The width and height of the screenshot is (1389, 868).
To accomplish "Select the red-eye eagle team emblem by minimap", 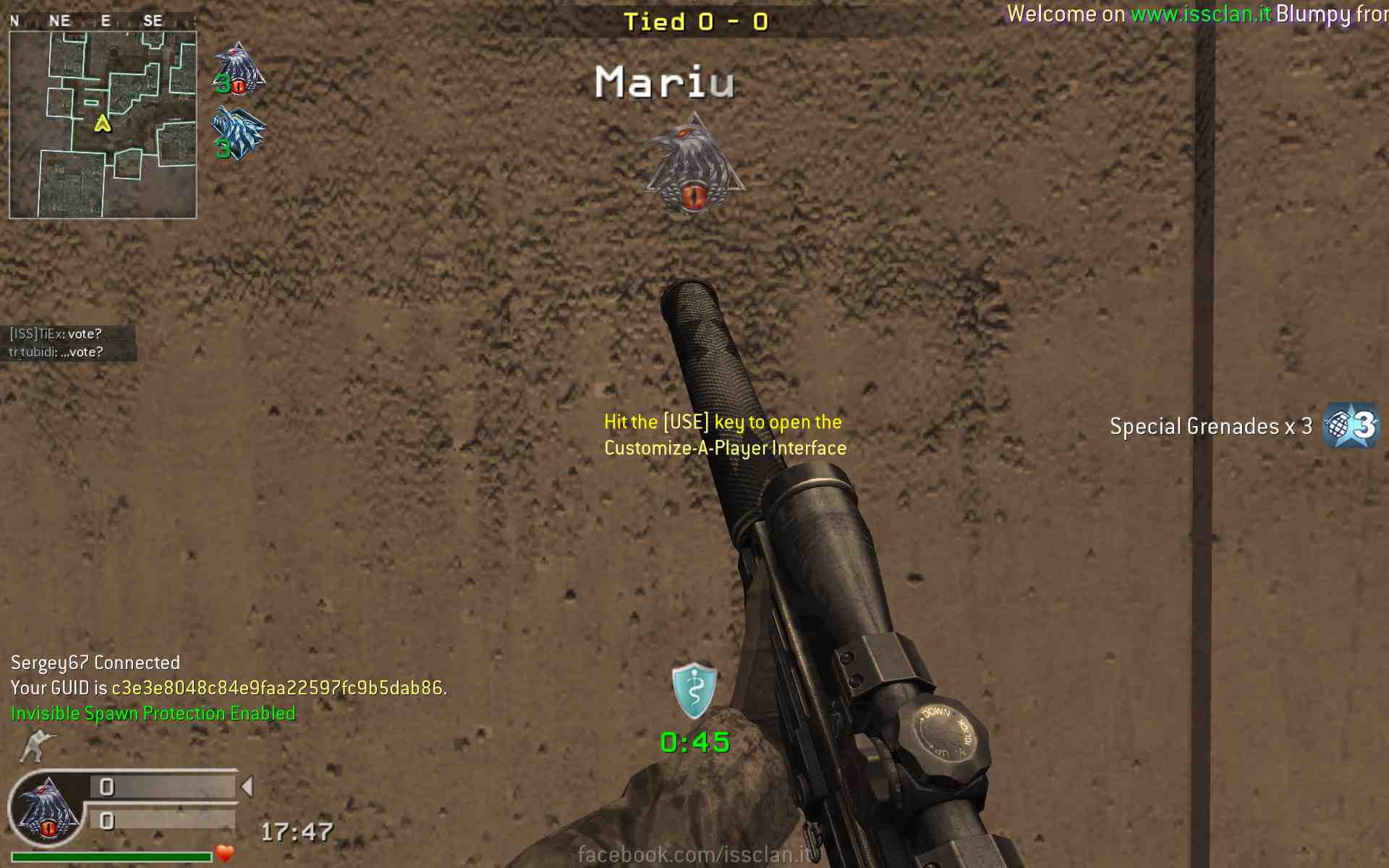I will point(238,69).
